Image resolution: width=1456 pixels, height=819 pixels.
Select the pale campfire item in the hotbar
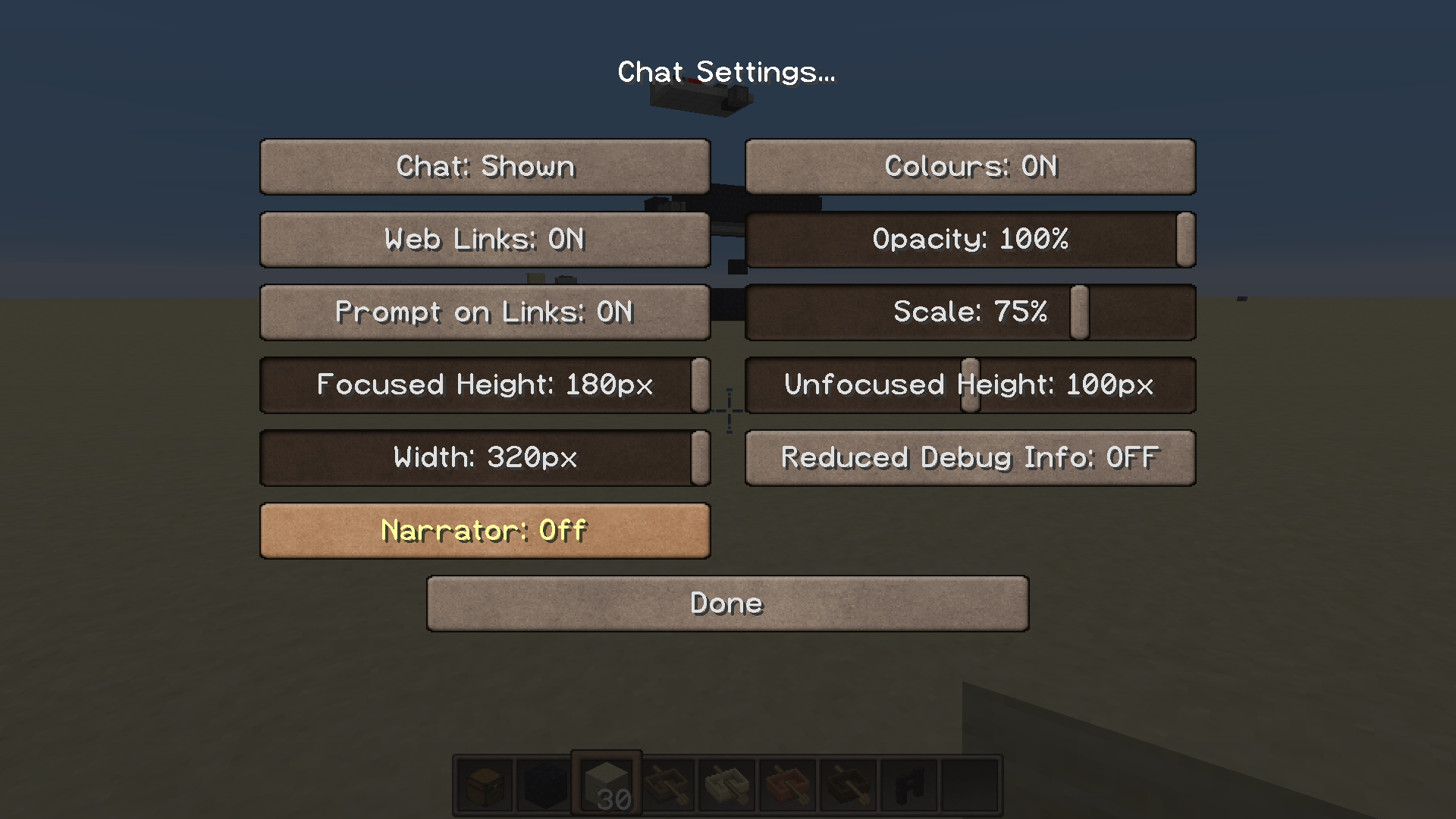[726, 785]
